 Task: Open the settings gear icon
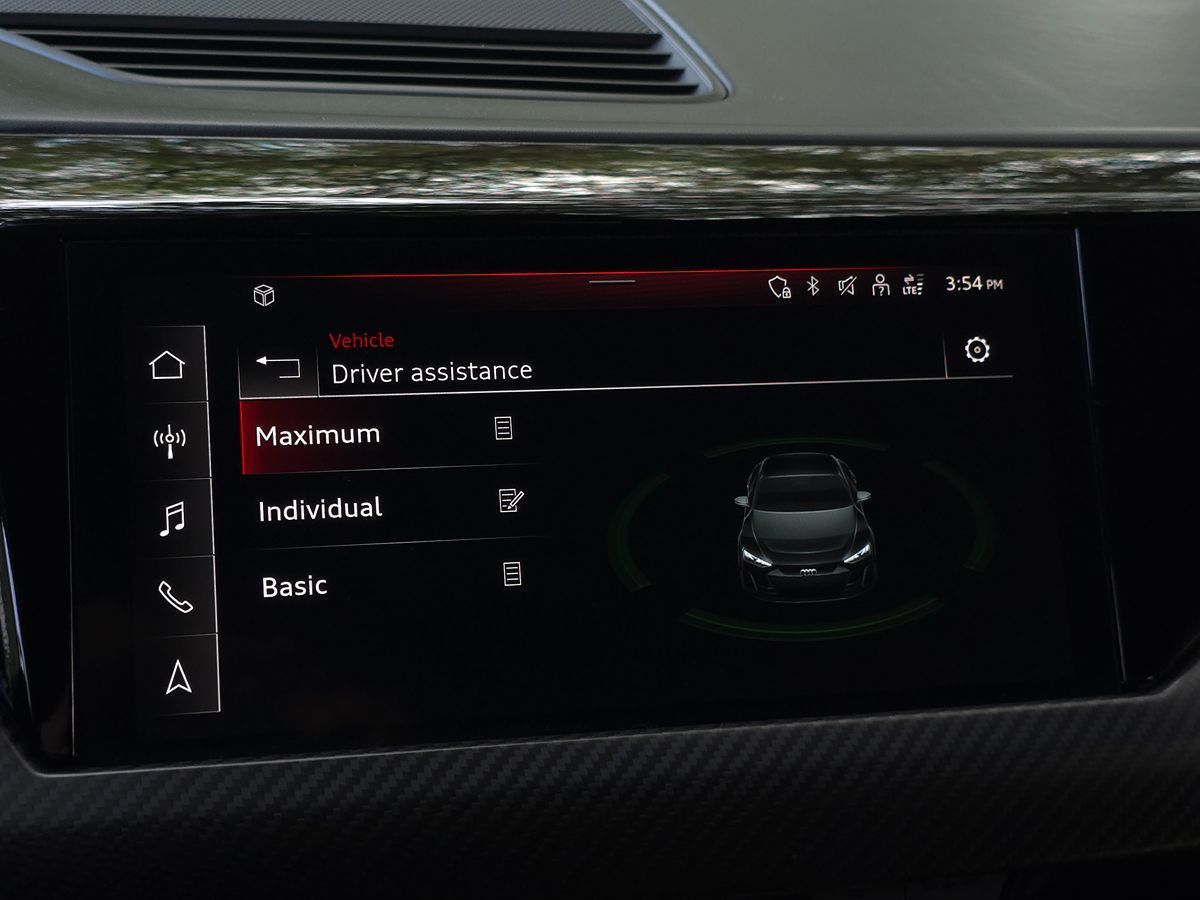pos(977,349)
